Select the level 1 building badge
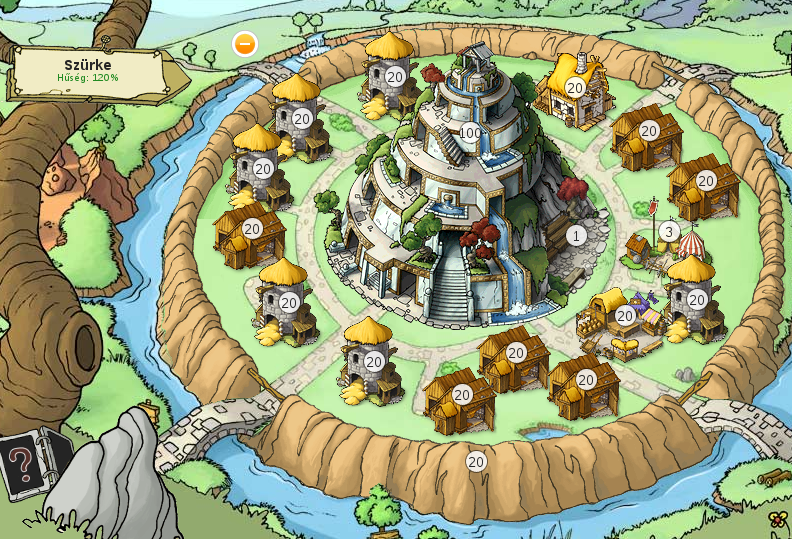 [x=576, y=235]
